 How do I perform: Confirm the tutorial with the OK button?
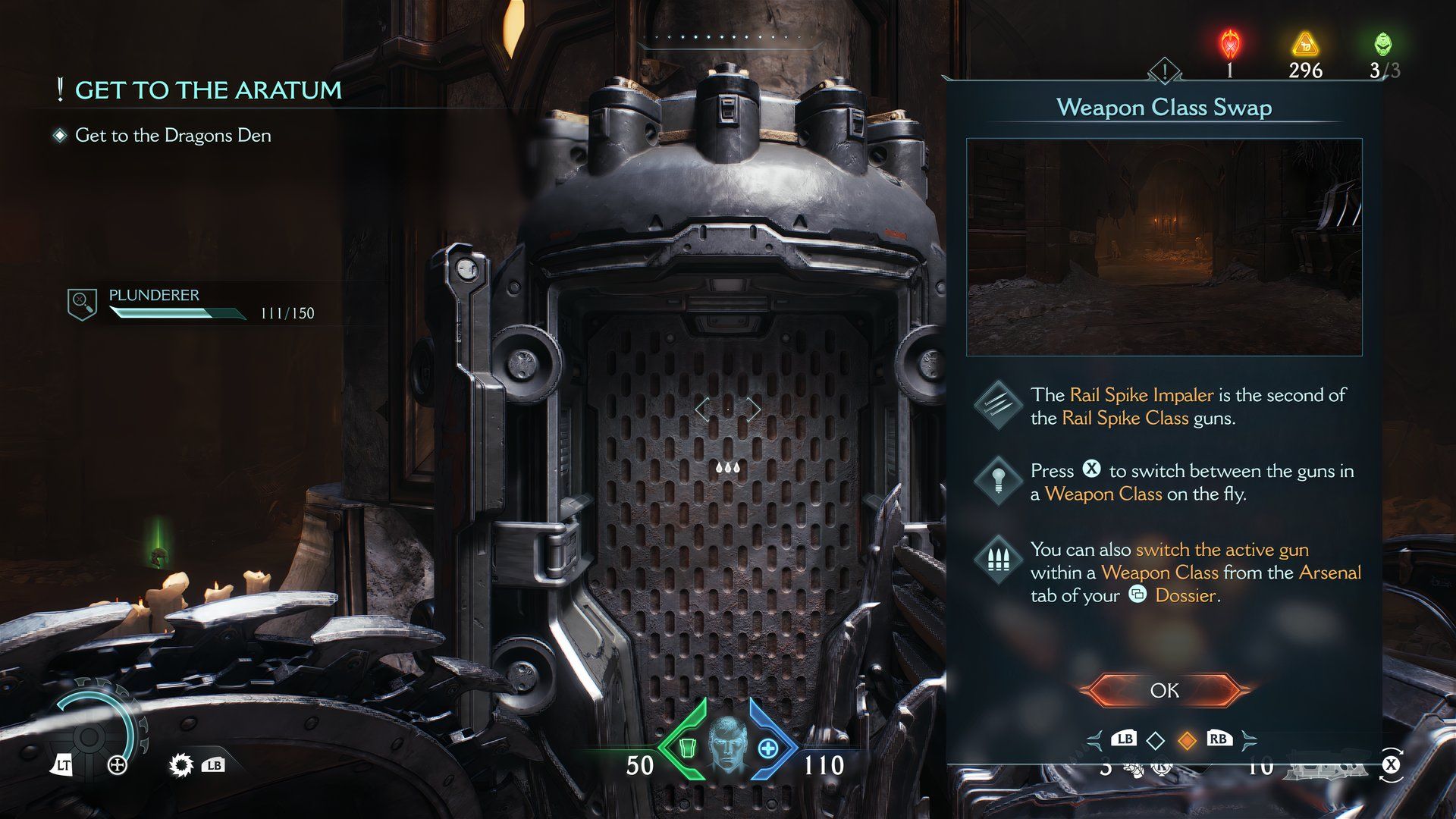1164,690
